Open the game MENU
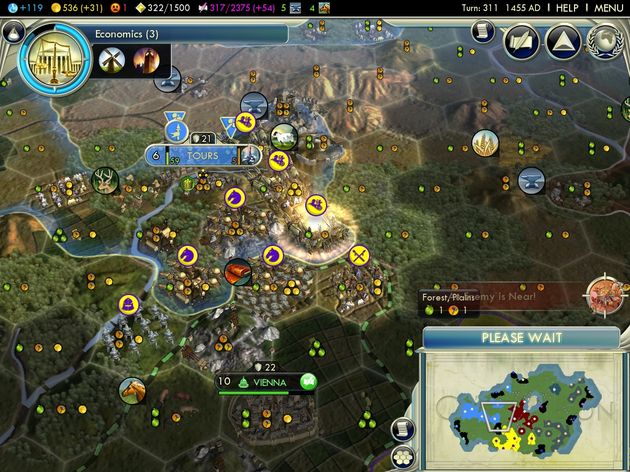The width and height of the screenshot is (630, 472). 608,8
